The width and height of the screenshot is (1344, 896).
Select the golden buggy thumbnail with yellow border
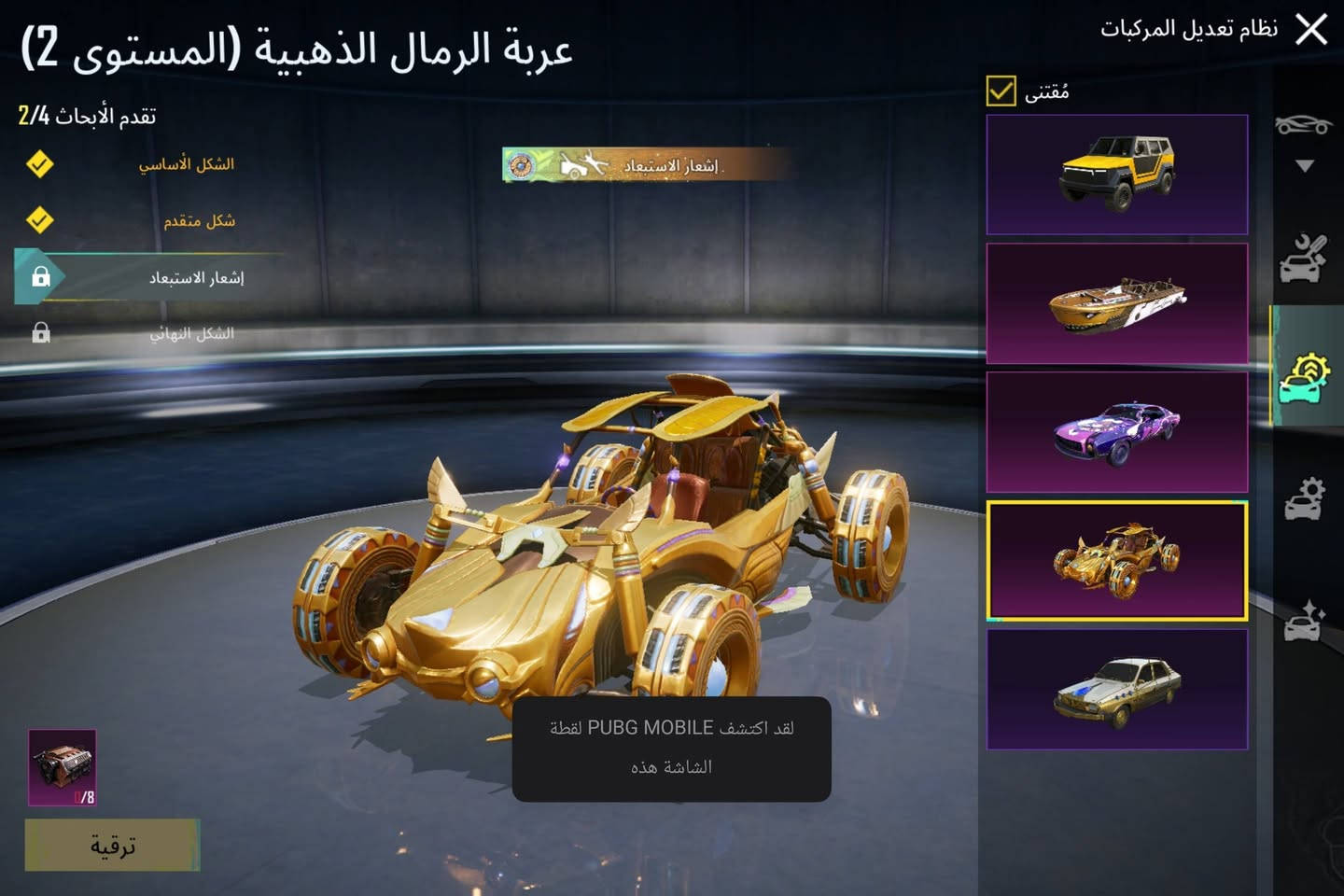1117,561
